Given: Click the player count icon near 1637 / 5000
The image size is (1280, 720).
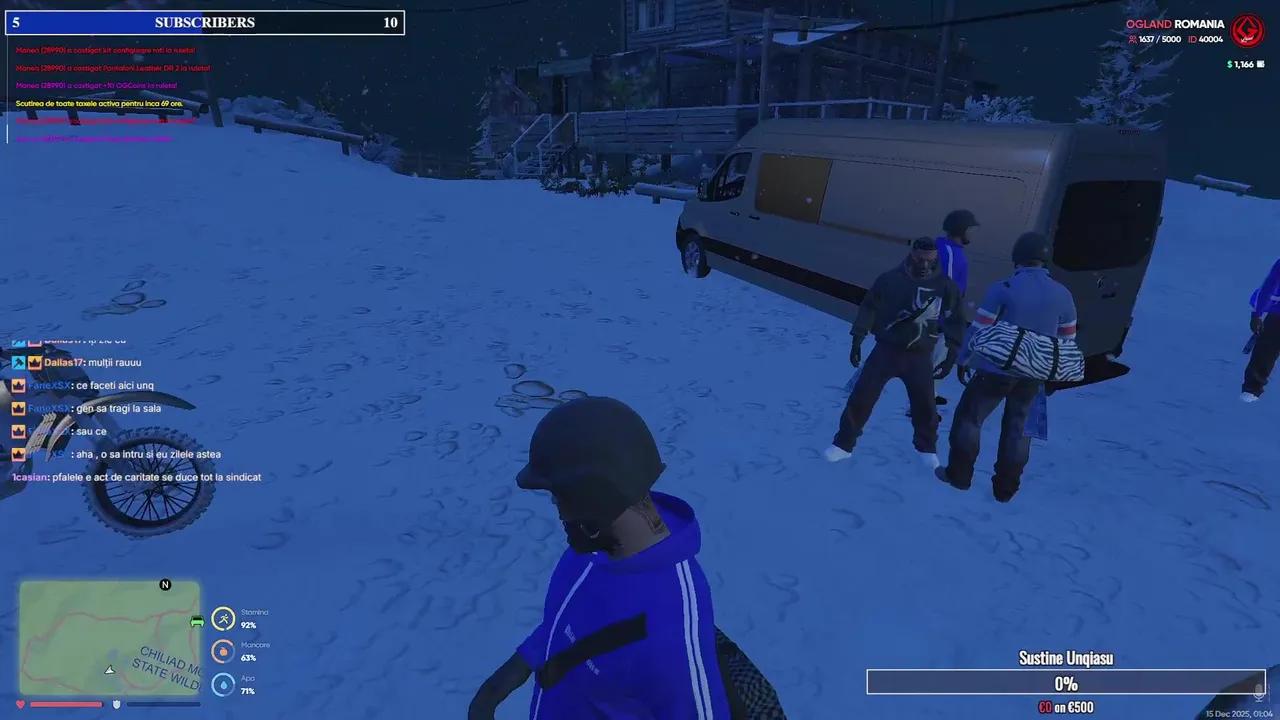Looking at the screenshot, I should pos(1132,39).
